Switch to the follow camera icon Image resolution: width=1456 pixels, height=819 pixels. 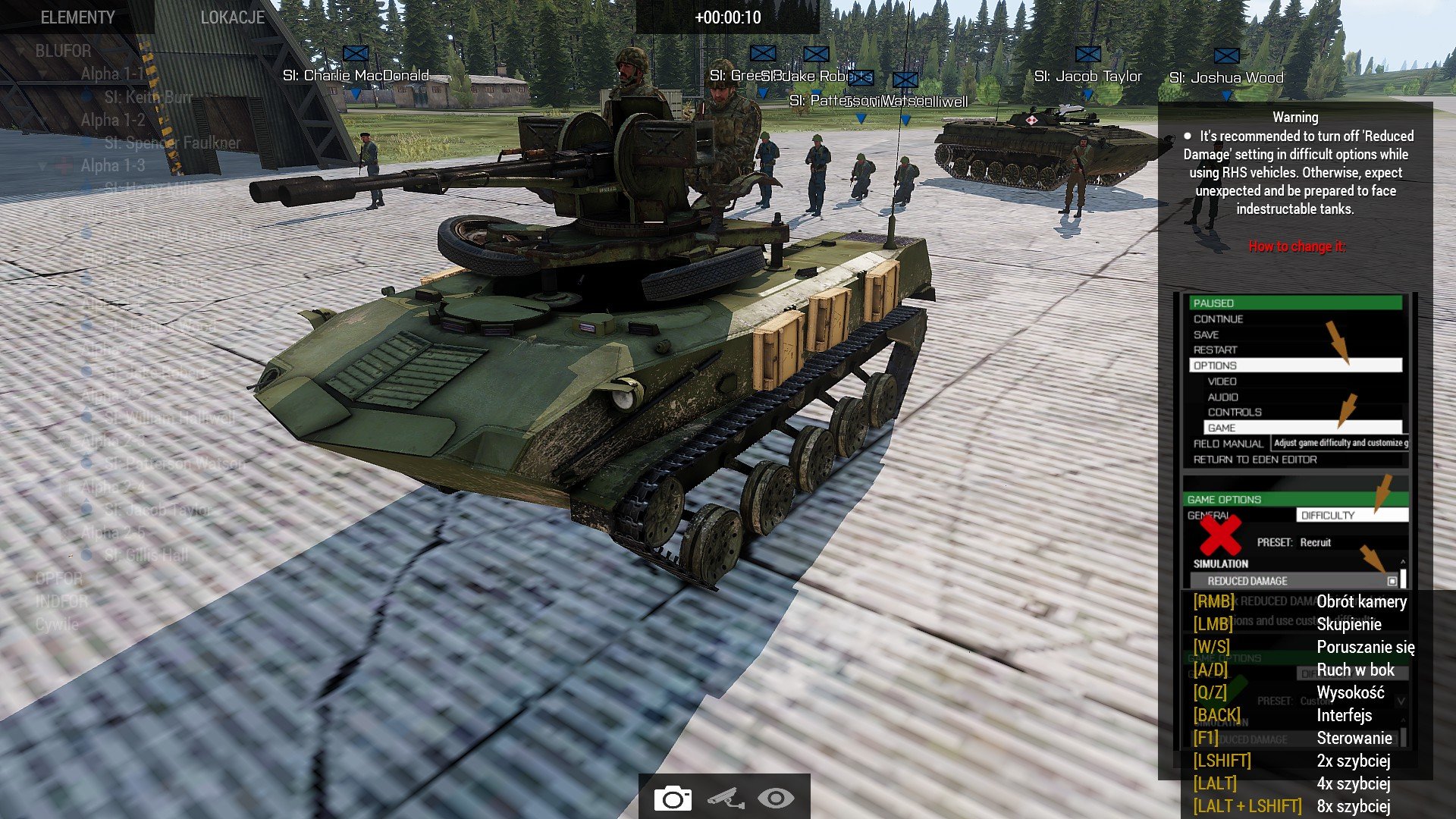click(x=725, y=799)
